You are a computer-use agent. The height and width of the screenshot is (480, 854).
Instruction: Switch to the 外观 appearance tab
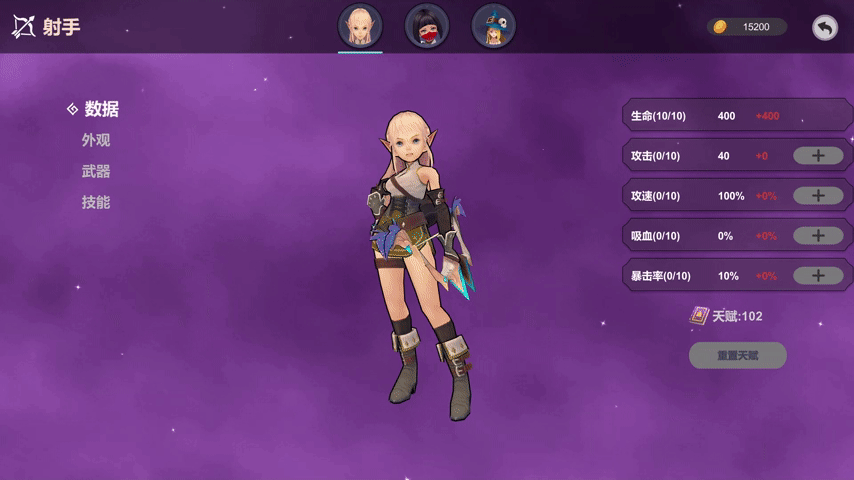pos(96,140)
